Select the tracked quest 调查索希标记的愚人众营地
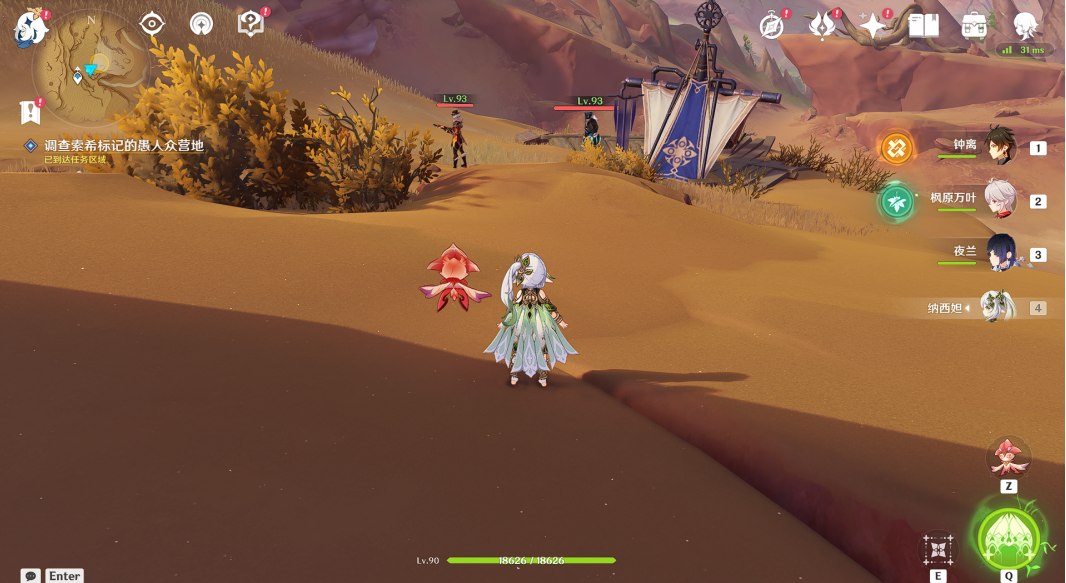Viewport: 1066px width, 583px height. click(123, 146)
